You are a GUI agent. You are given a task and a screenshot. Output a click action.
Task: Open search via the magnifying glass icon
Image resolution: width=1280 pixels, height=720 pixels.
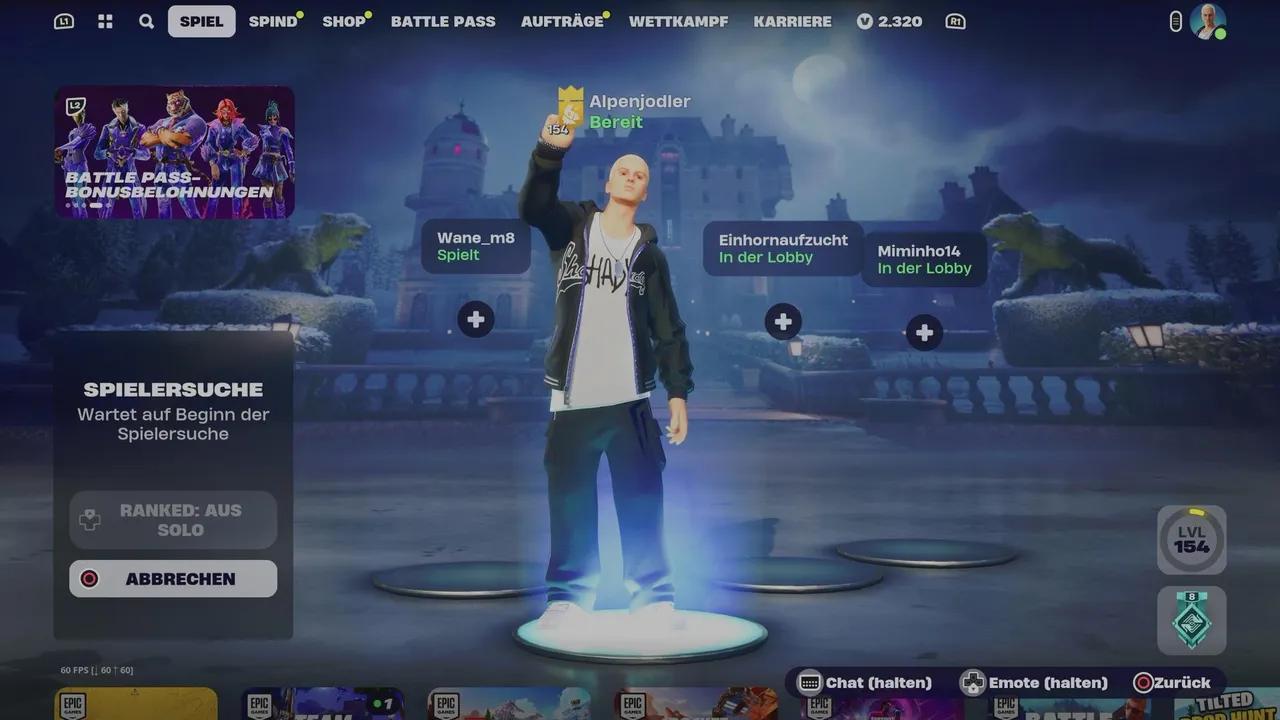click(146, 21)
